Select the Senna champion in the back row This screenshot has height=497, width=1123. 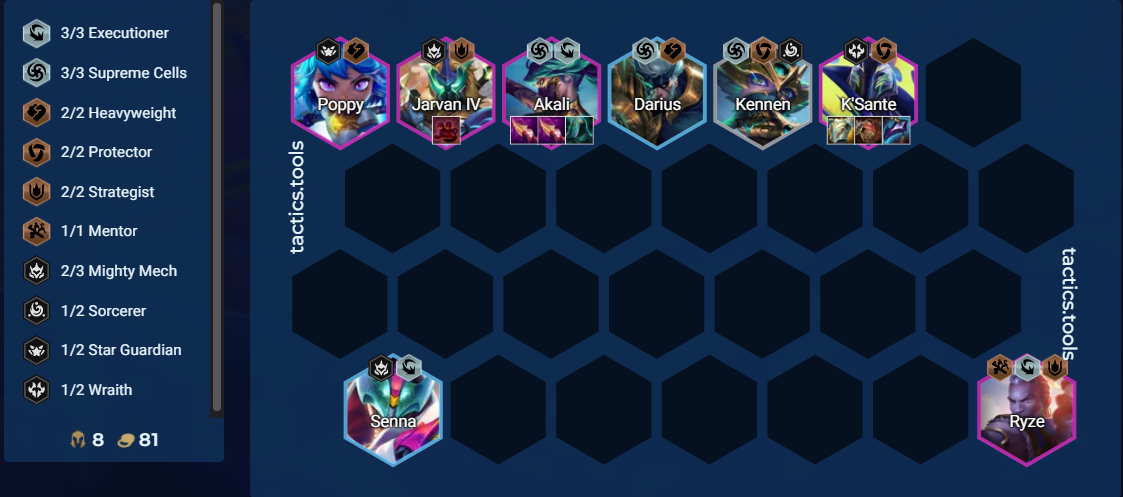tap(393, 411)
